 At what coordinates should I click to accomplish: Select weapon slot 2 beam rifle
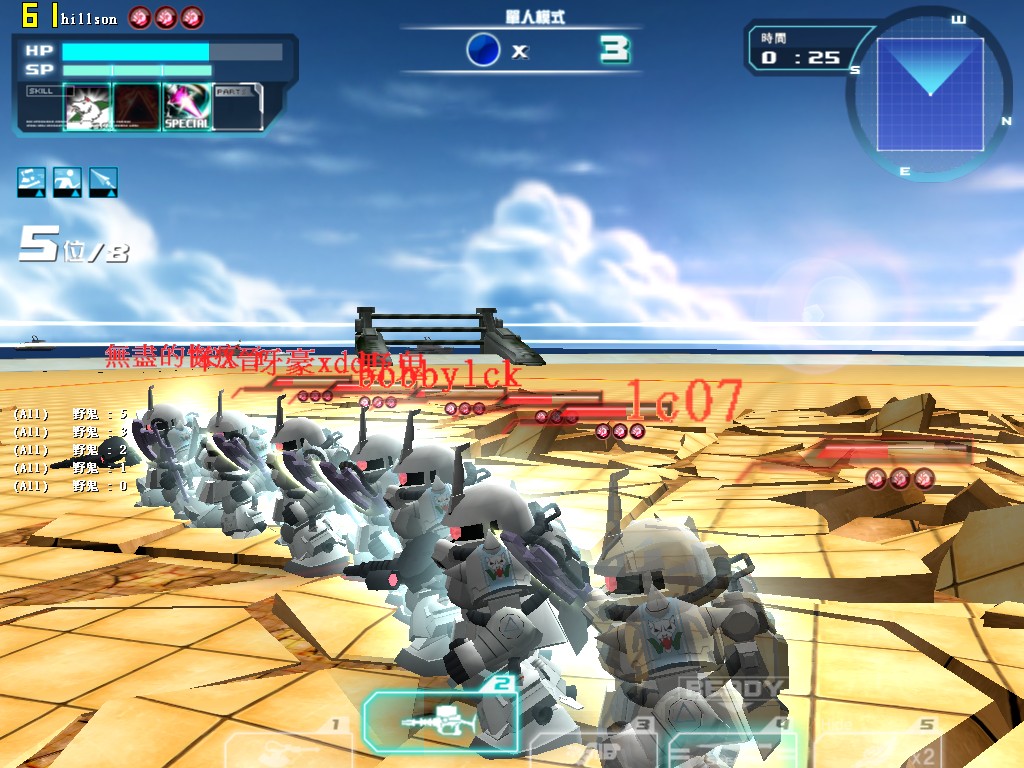(440, 722)
